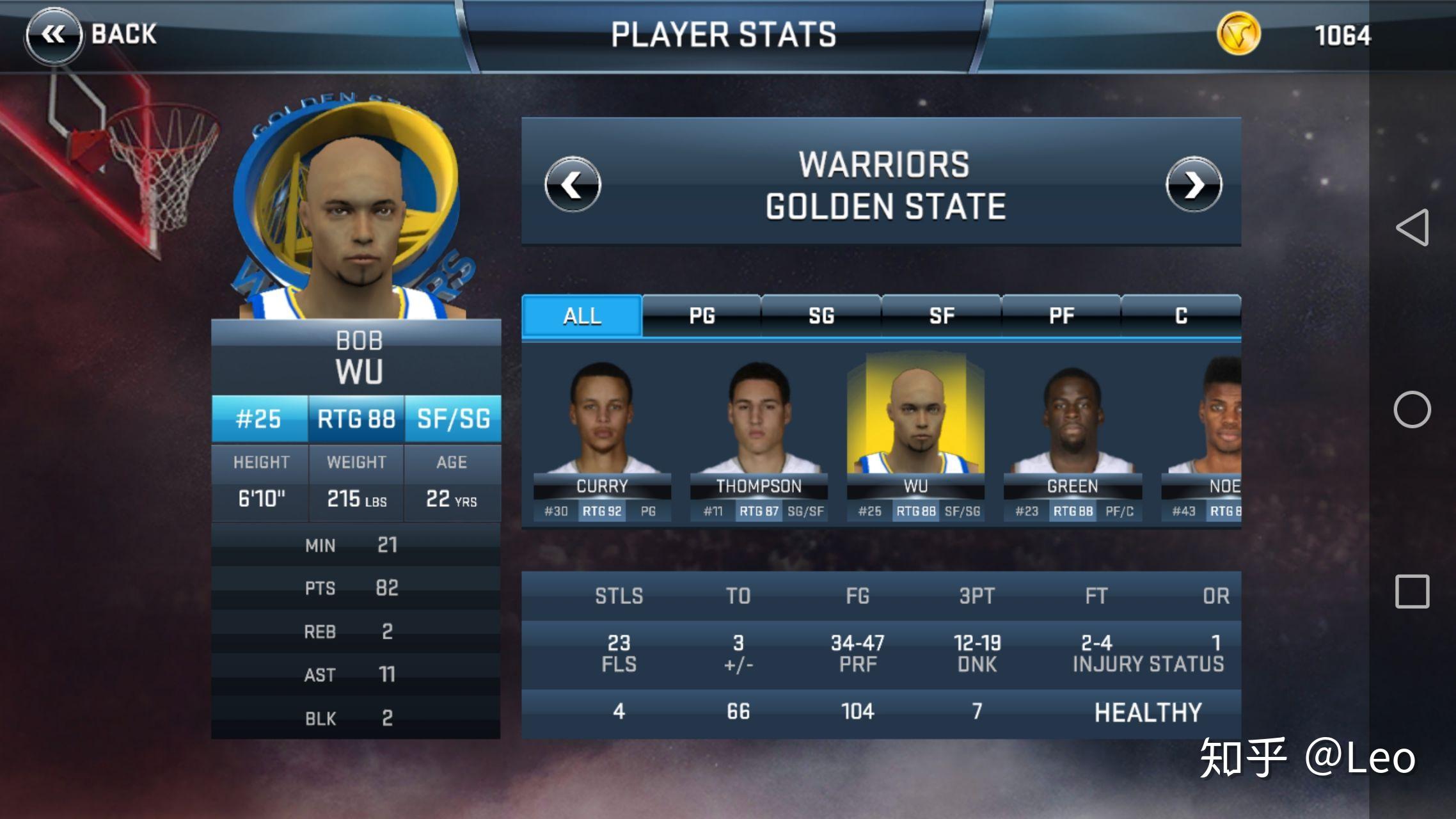
Task: Select the ALL positions tab
Action: tap(582, 315)
